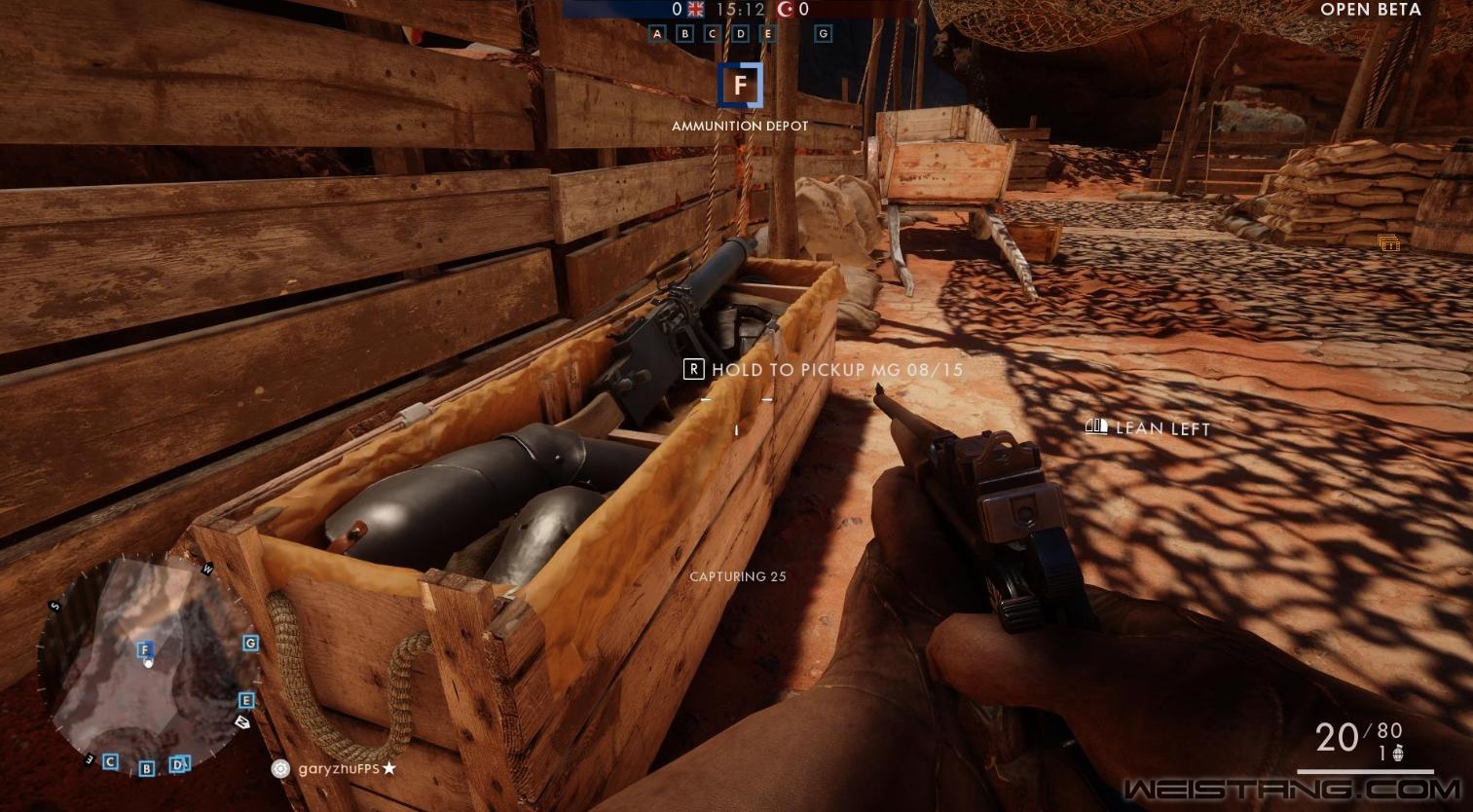Image resolution: width=1473 pixels, height=812 pixels.
Task: Click the Ottoman crescent team flag icon
Action: (786, 10)
